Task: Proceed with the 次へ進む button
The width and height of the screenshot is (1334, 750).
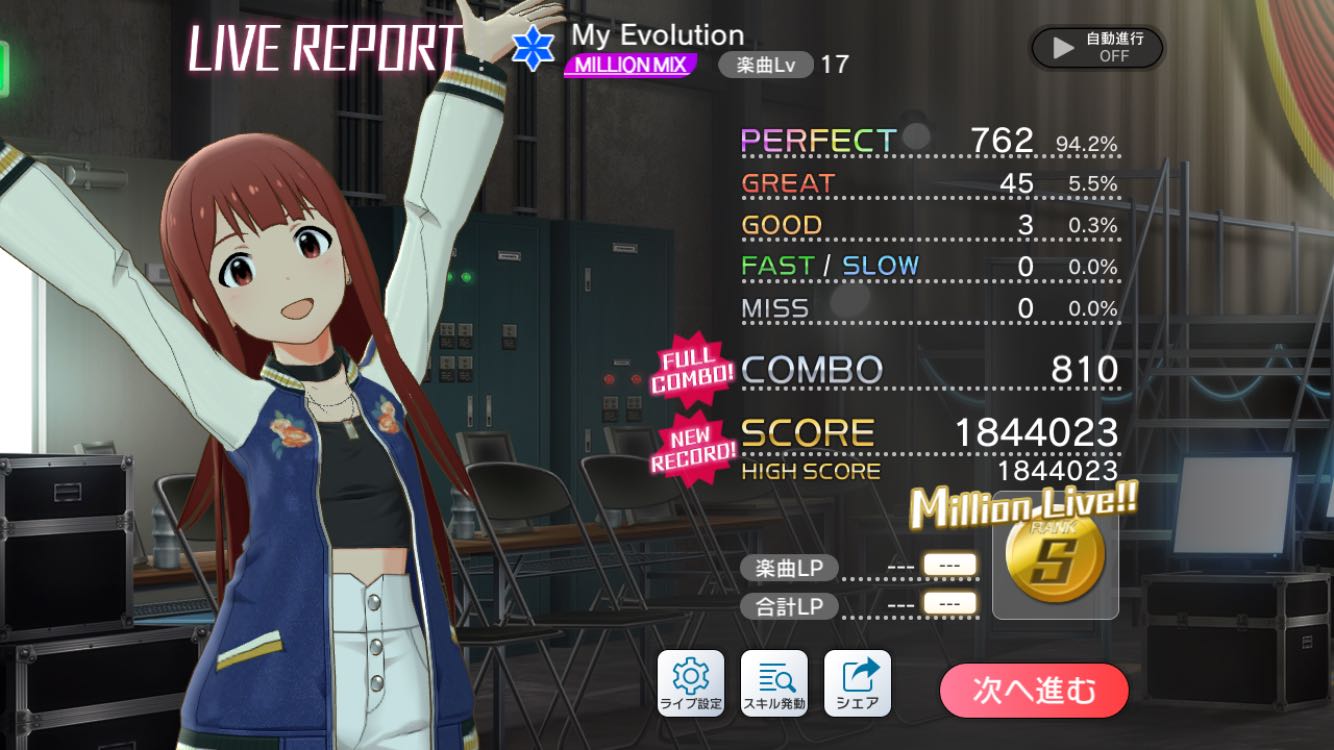Action: 1034,690
